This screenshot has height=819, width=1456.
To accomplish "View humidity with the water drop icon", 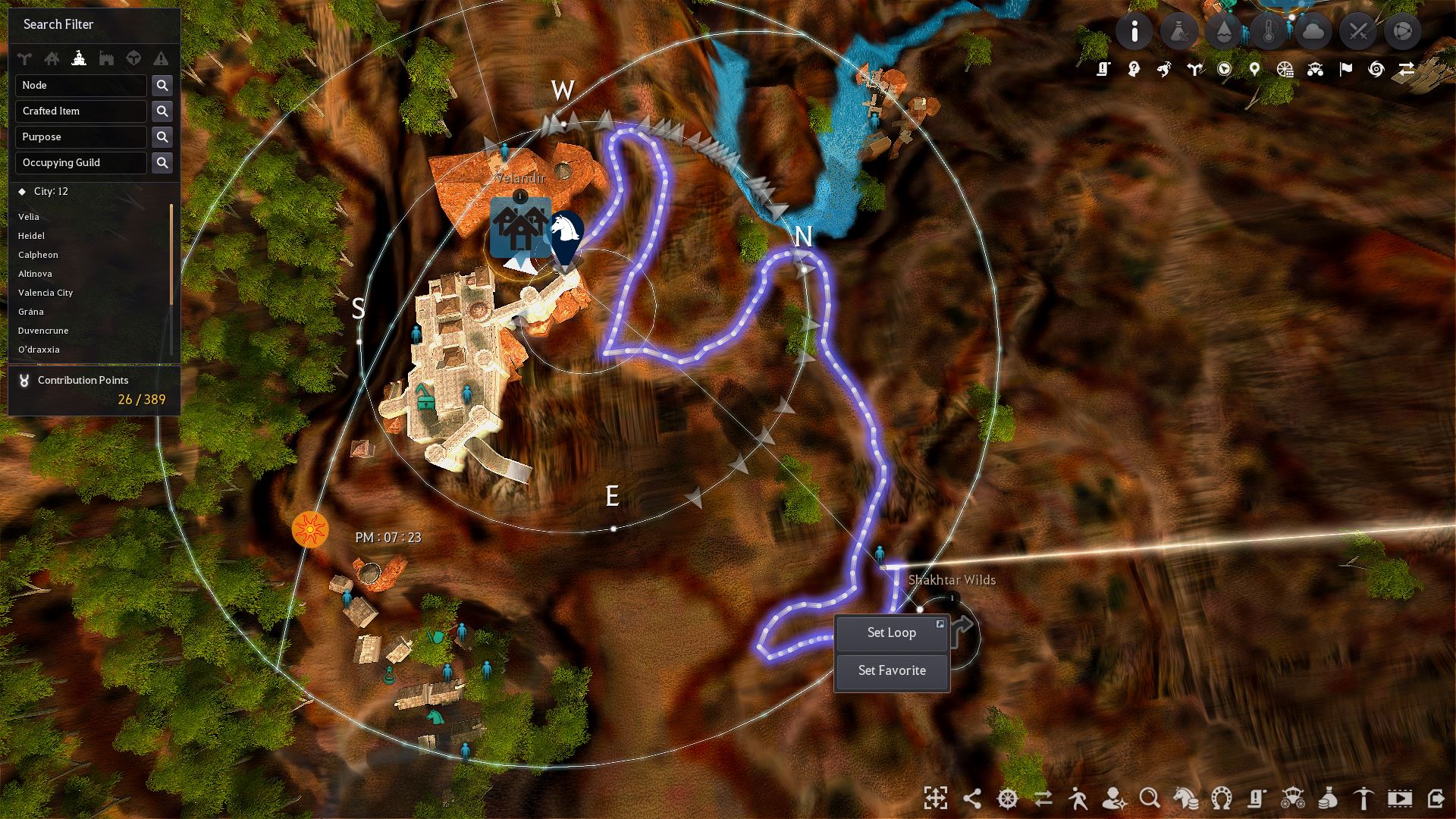I will click(1224, 32).
